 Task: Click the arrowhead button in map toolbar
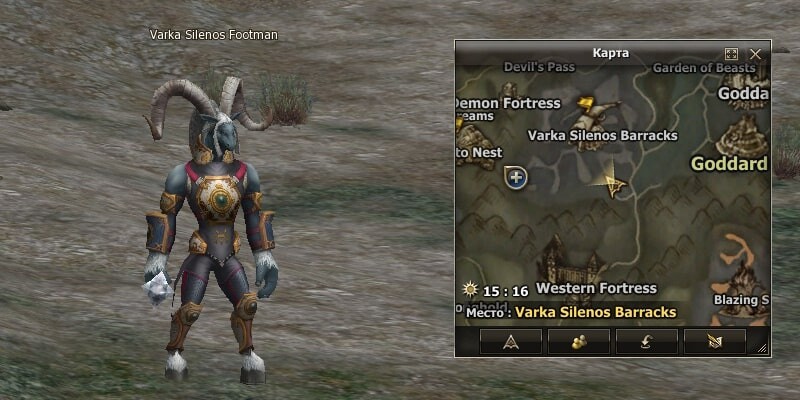coord(510,341)
